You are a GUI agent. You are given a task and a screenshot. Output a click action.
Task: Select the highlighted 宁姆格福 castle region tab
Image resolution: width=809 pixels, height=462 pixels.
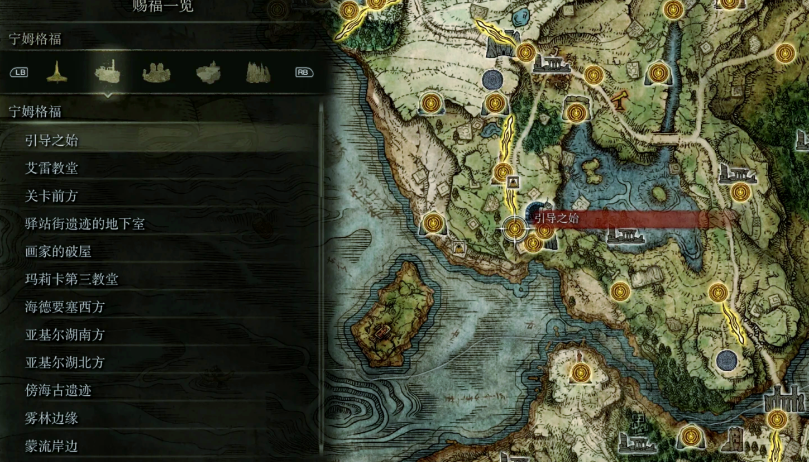[106, 72]
